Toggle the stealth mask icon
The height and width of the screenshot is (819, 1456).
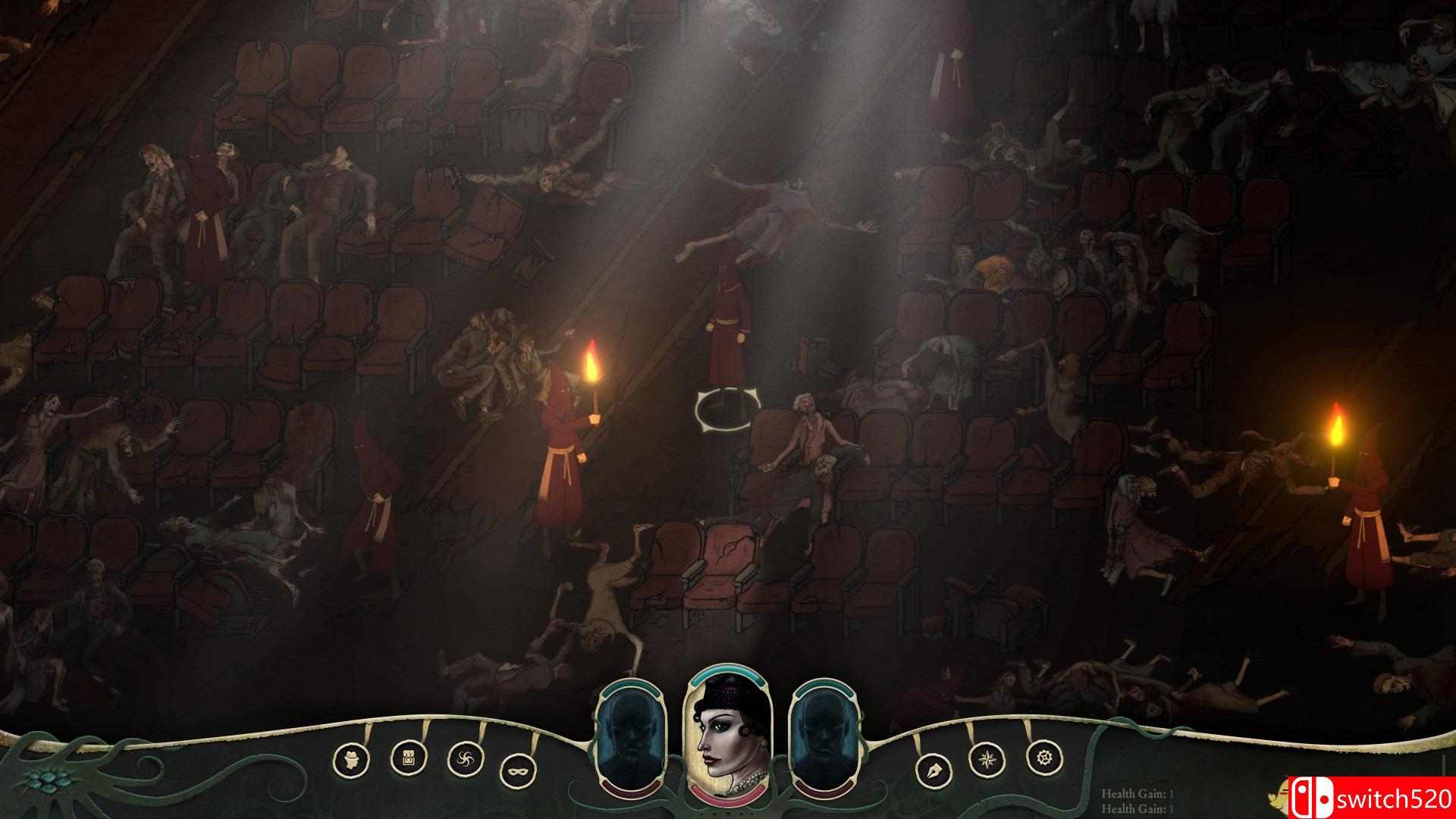[x=518, y=770]
